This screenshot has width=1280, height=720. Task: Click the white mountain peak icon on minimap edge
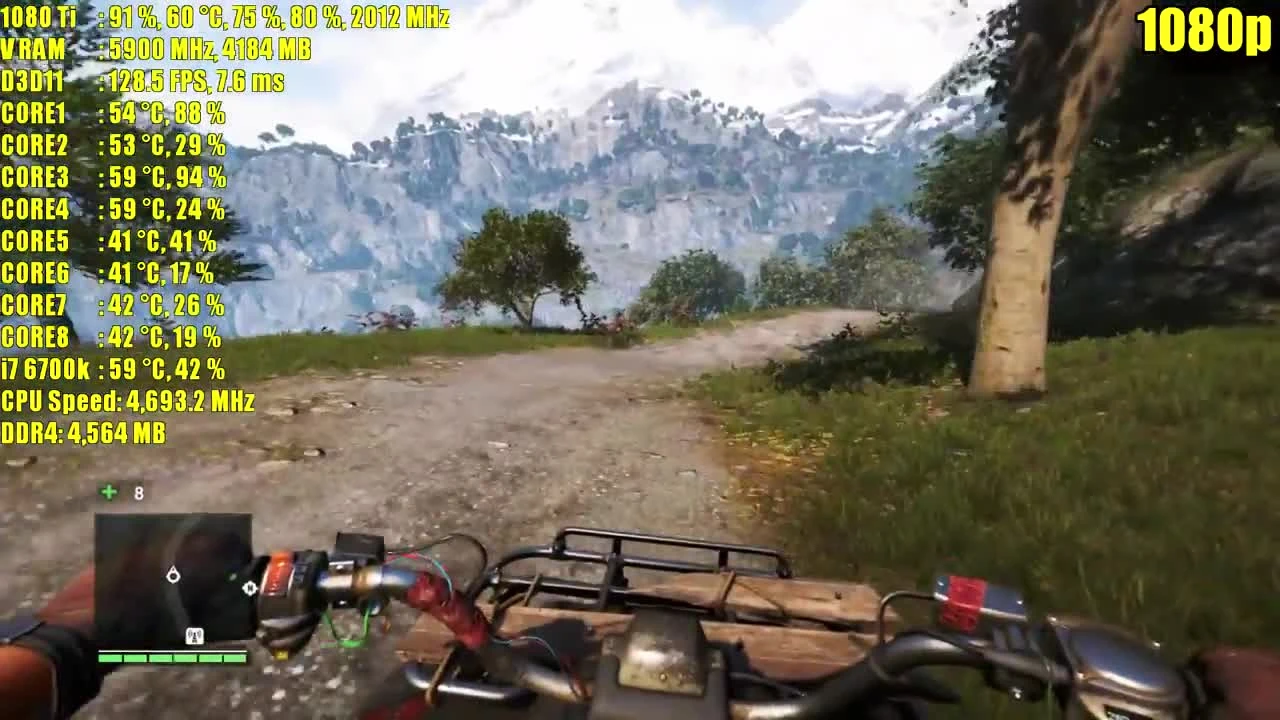(250, 588)
